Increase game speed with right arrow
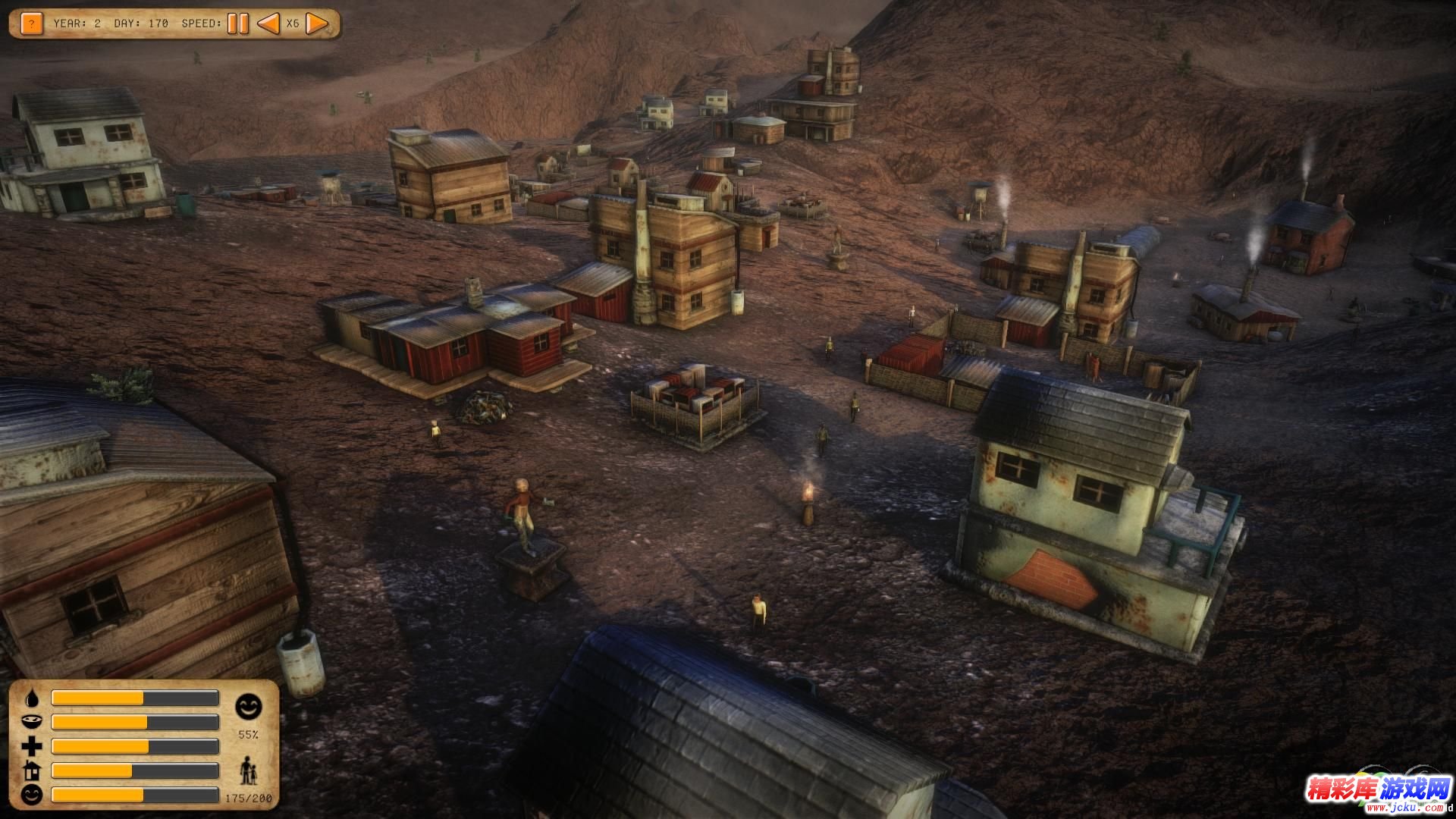This screenshot has height=819, width=1456. (317, 24)
